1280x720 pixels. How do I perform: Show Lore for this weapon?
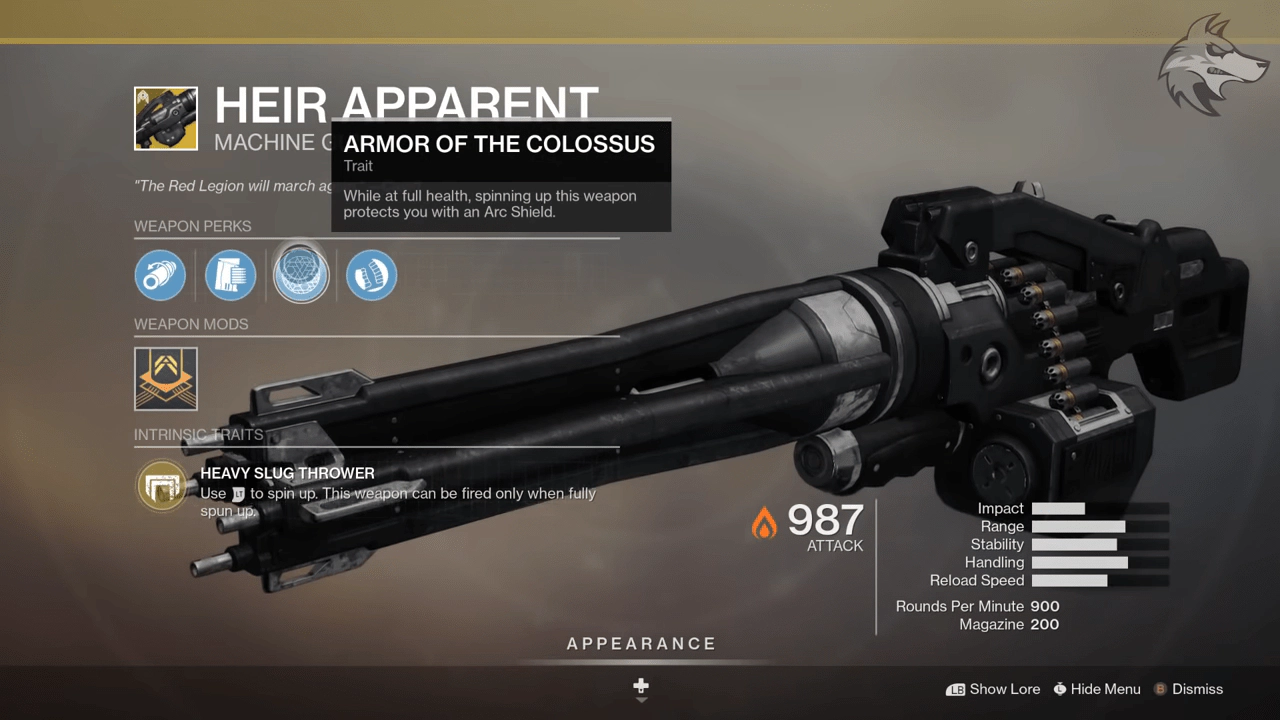pos(993,689)
